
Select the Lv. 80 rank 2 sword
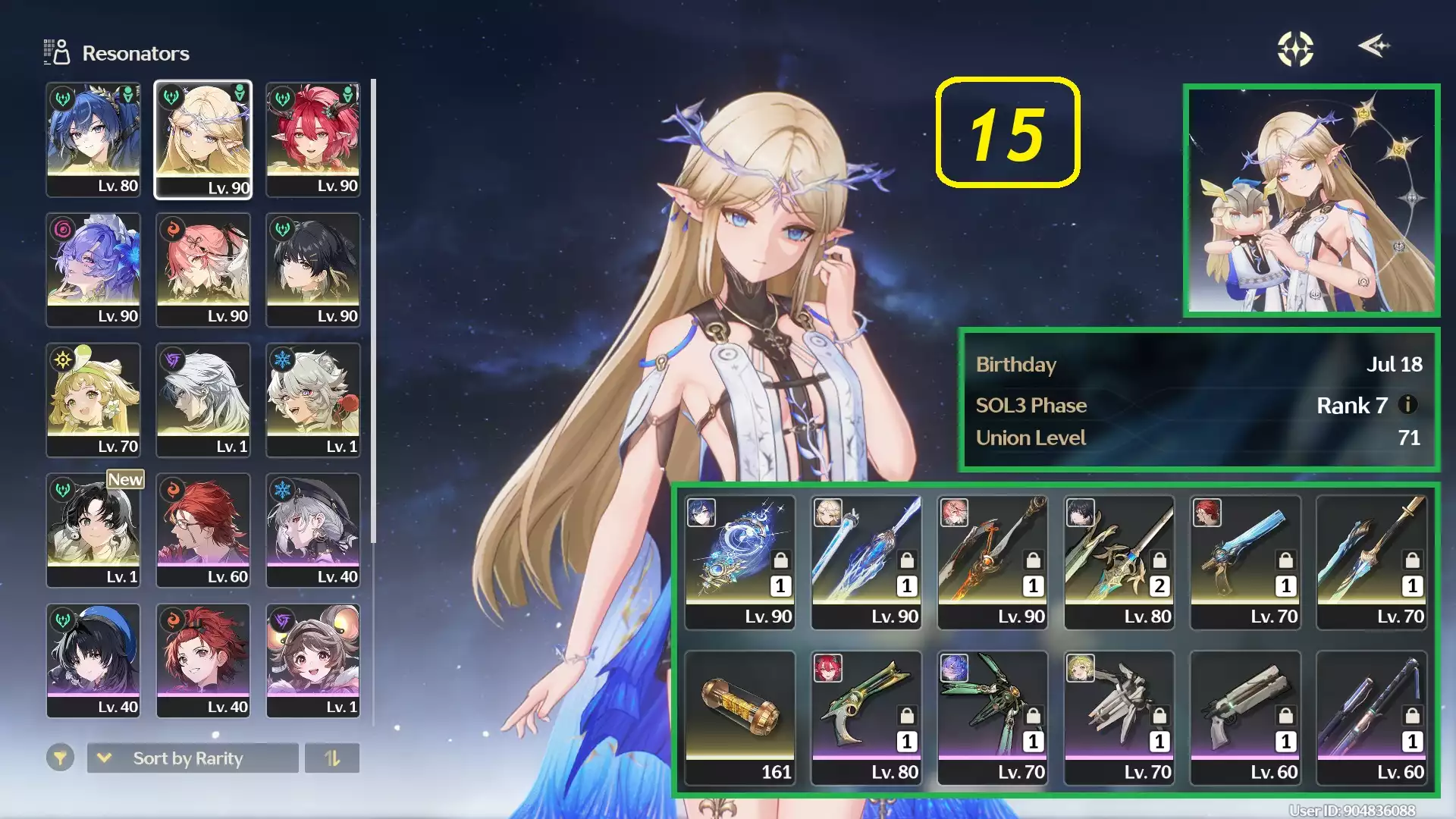(1119, 562)
